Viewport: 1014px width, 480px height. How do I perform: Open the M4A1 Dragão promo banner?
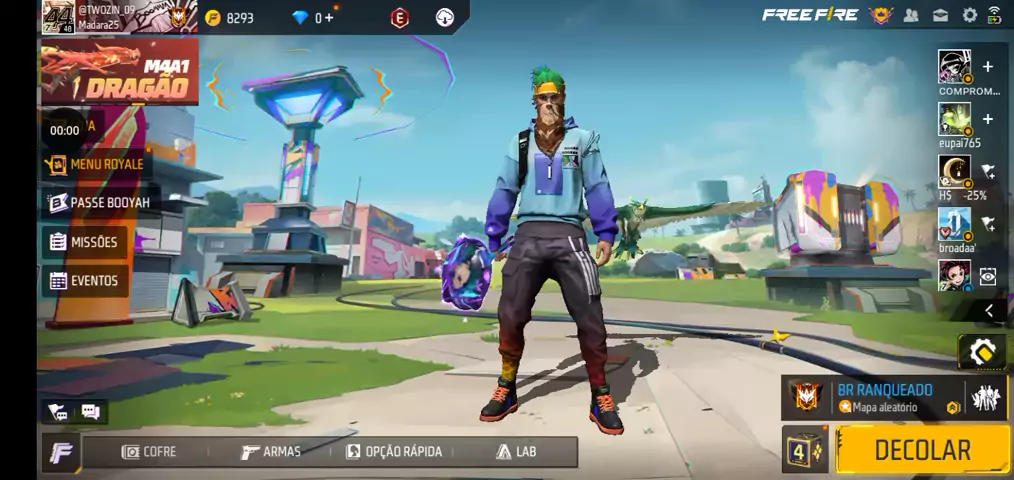coord(118,72)
